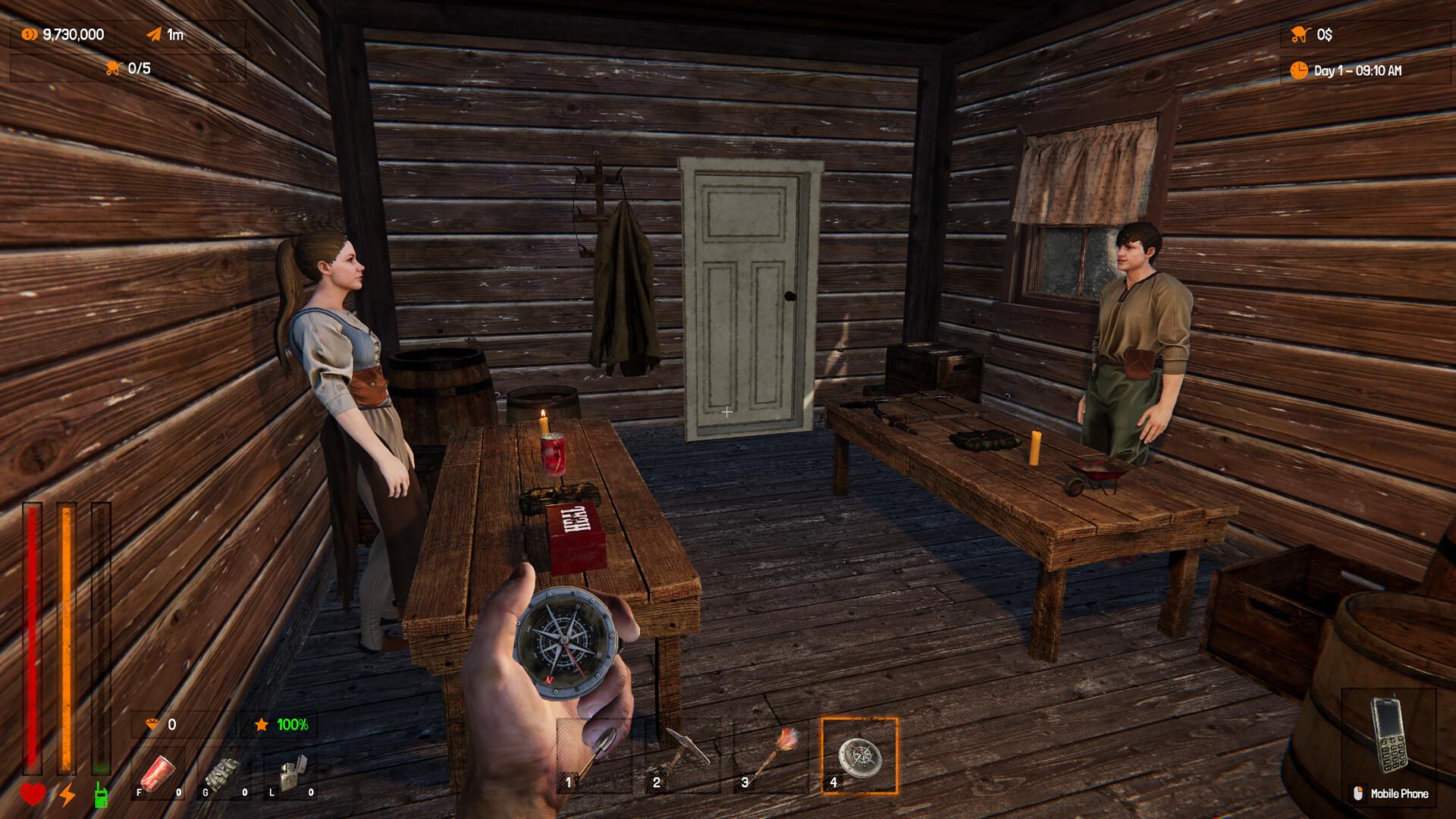Choose the torch hotbar slot

[x=771, y=755]
